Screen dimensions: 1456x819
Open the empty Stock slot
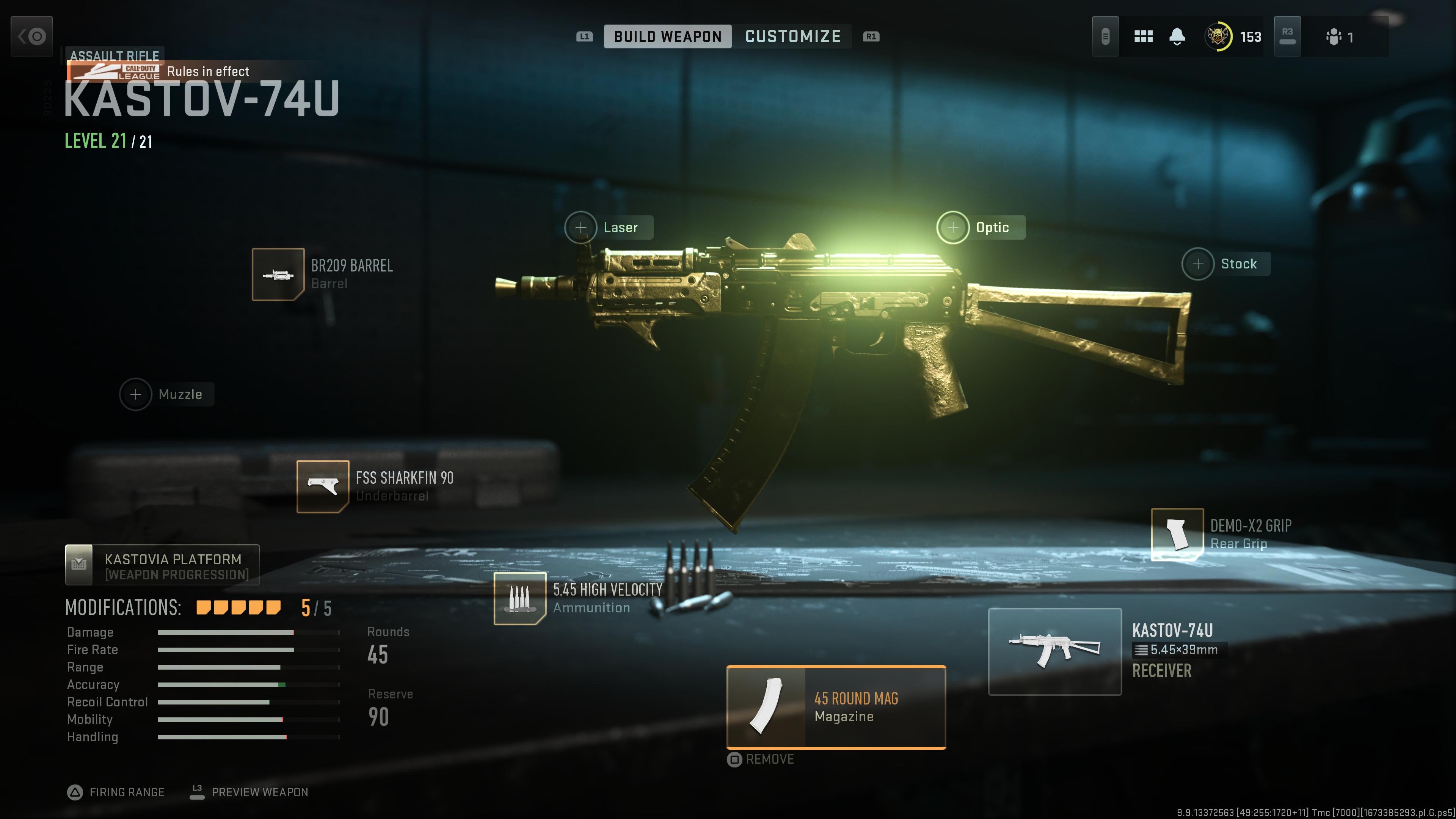1198,264
